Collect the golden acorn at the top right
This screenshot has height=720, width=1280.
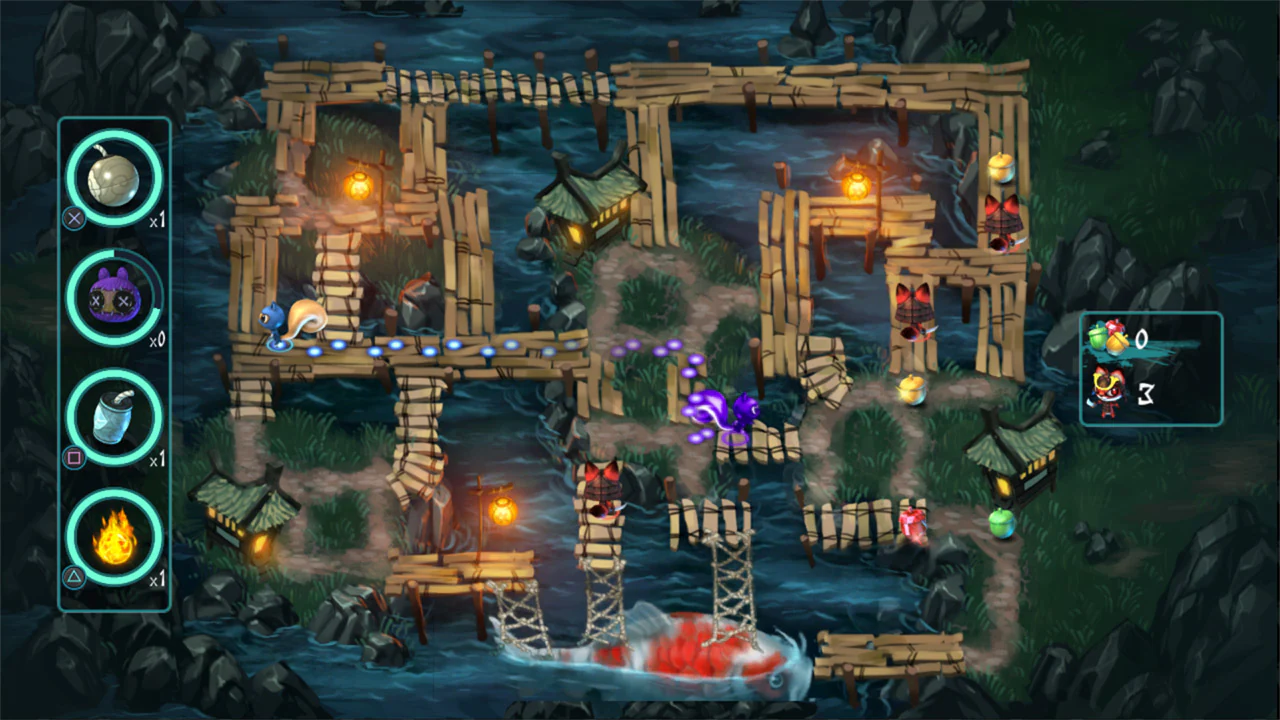coord(1000,170)
